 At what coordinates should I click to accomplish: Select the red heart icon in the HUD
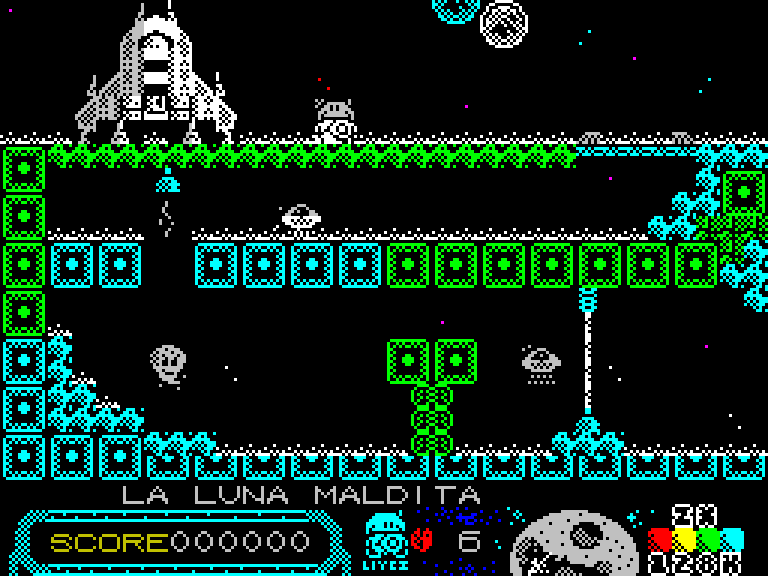pos(421,541)
